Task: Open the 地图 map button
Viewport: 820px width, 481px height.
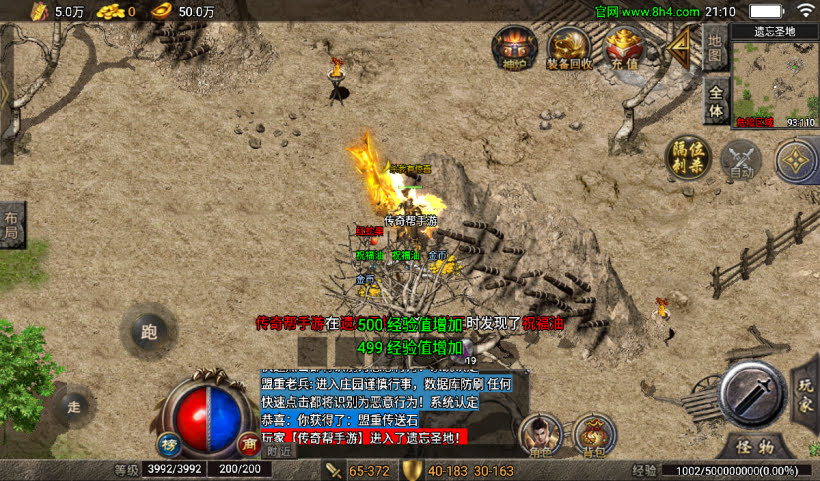Action: (x=715, y=46)
